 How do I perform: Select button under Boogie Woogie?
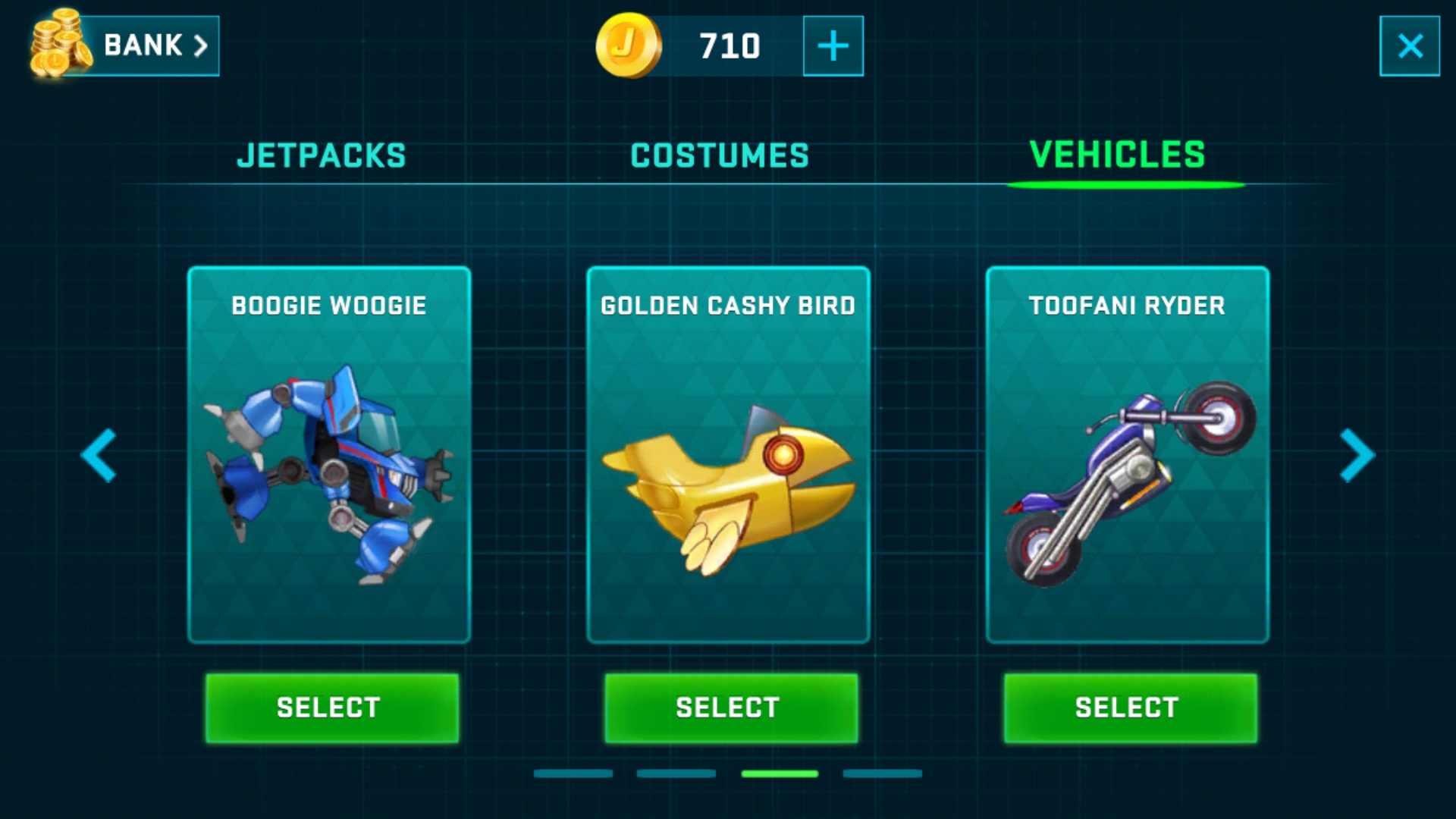click(331, 708)
